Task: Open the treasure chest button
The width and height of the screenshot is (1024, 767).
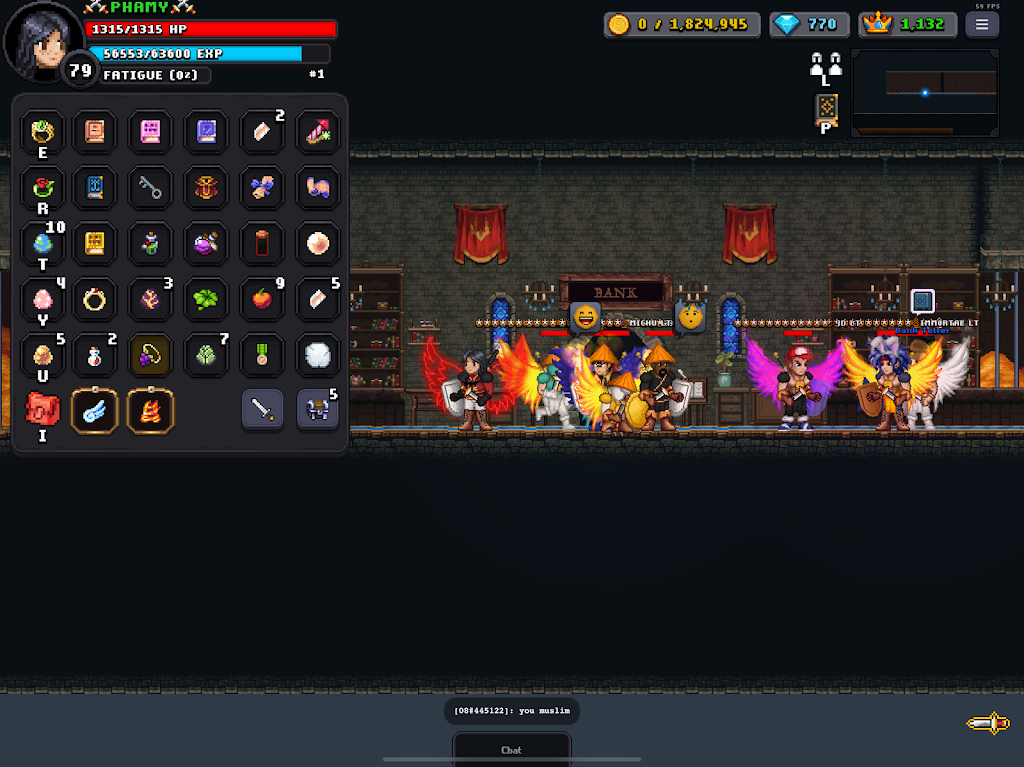Action: point(318,410)
